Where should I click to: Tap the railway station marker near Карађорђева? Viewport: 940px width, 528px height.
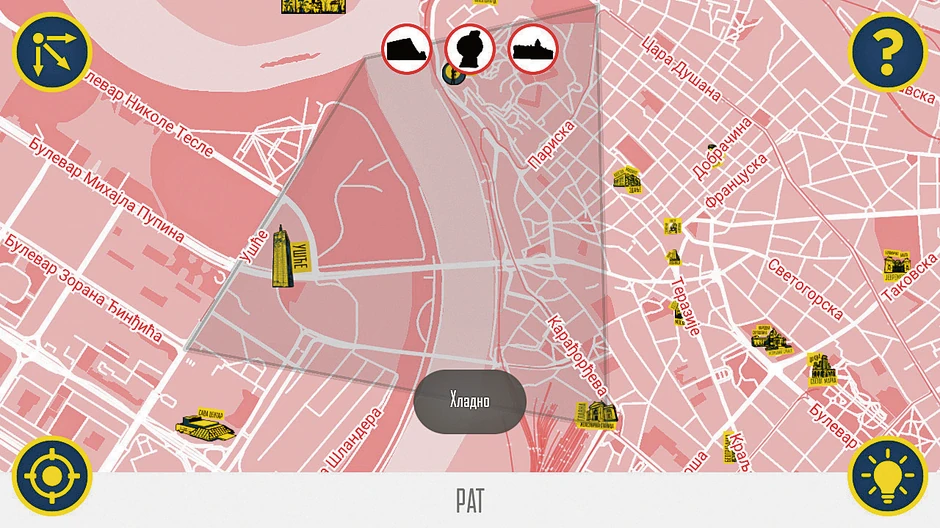coord(595,414)
